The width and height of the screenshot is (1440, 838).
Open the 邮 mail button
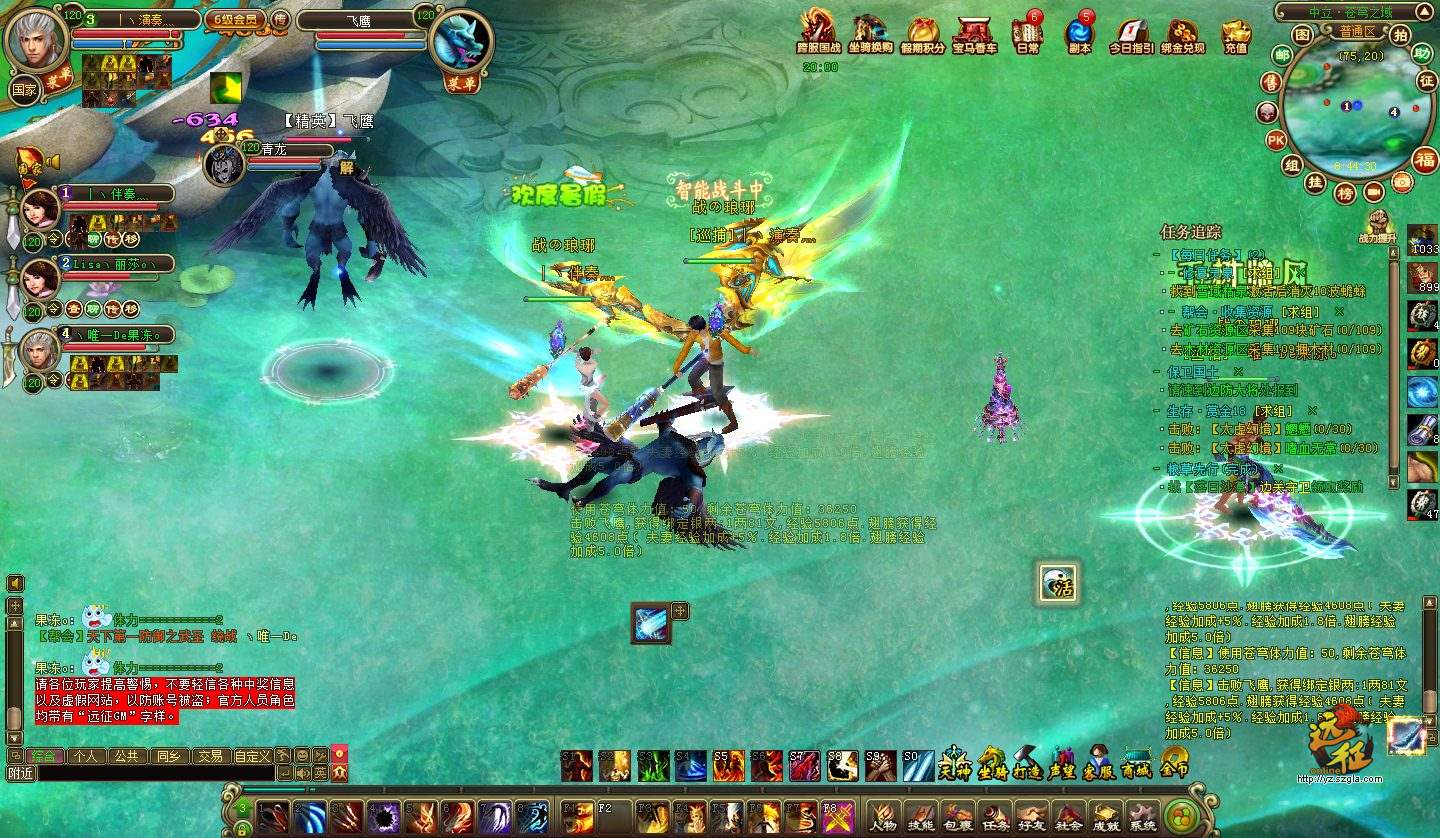point(1281,55)
